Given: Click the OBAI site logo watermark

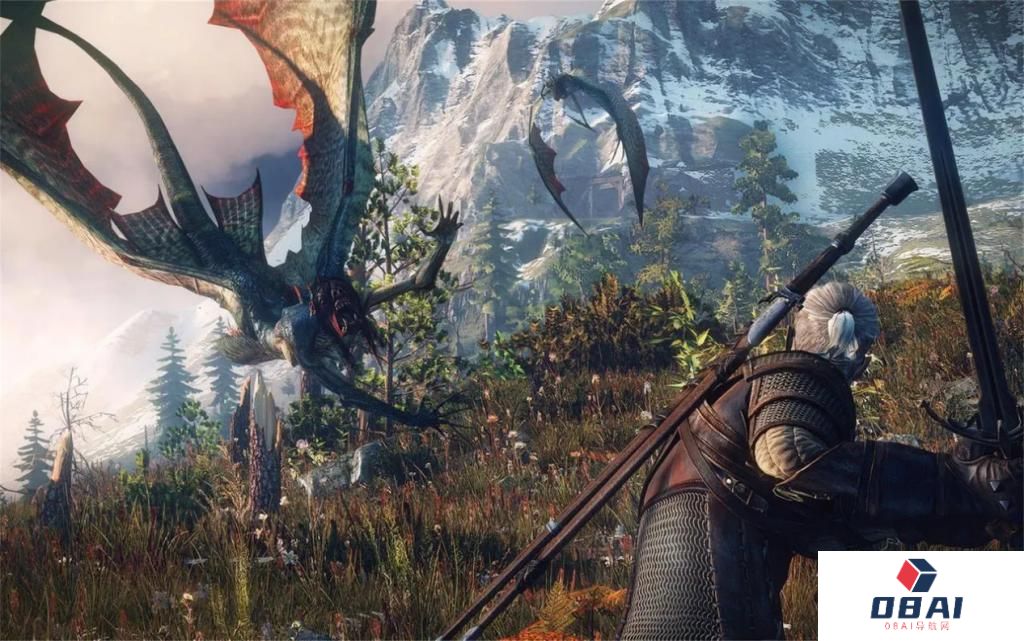Looking at the screenshot, I should [x=916, y=595].
